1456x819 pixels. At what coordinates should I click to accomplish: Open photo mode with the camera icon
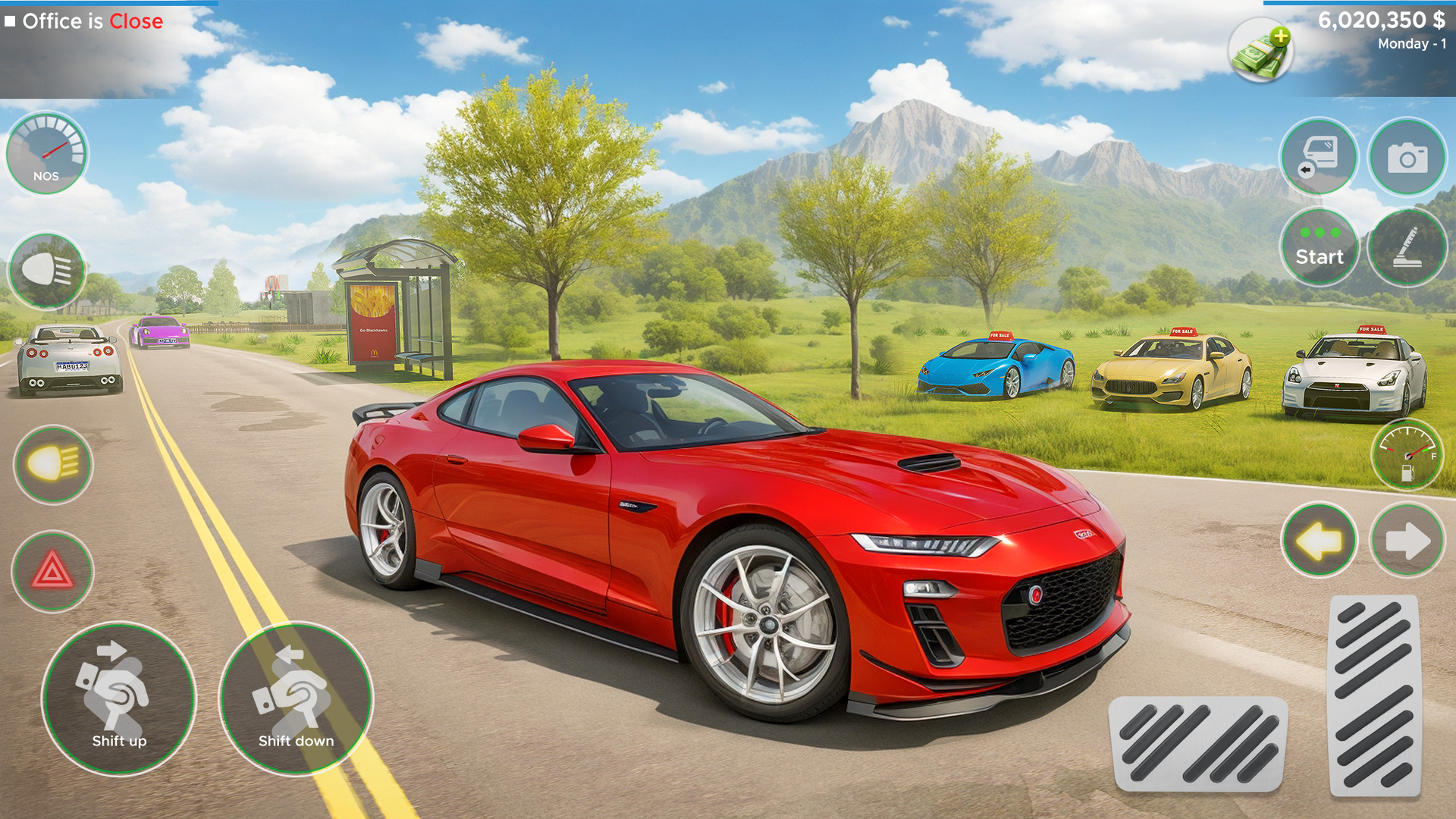tap(1407, 155)
